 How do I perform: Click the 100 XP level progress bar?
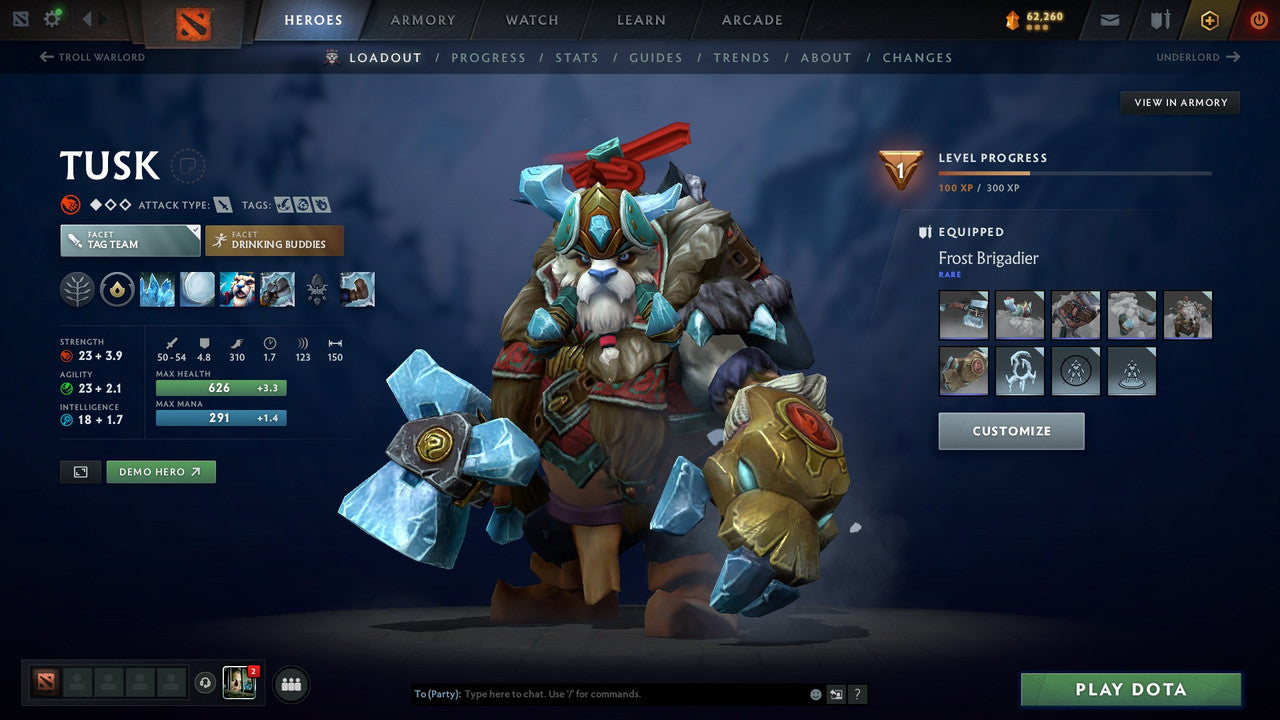coord(1075,173)
